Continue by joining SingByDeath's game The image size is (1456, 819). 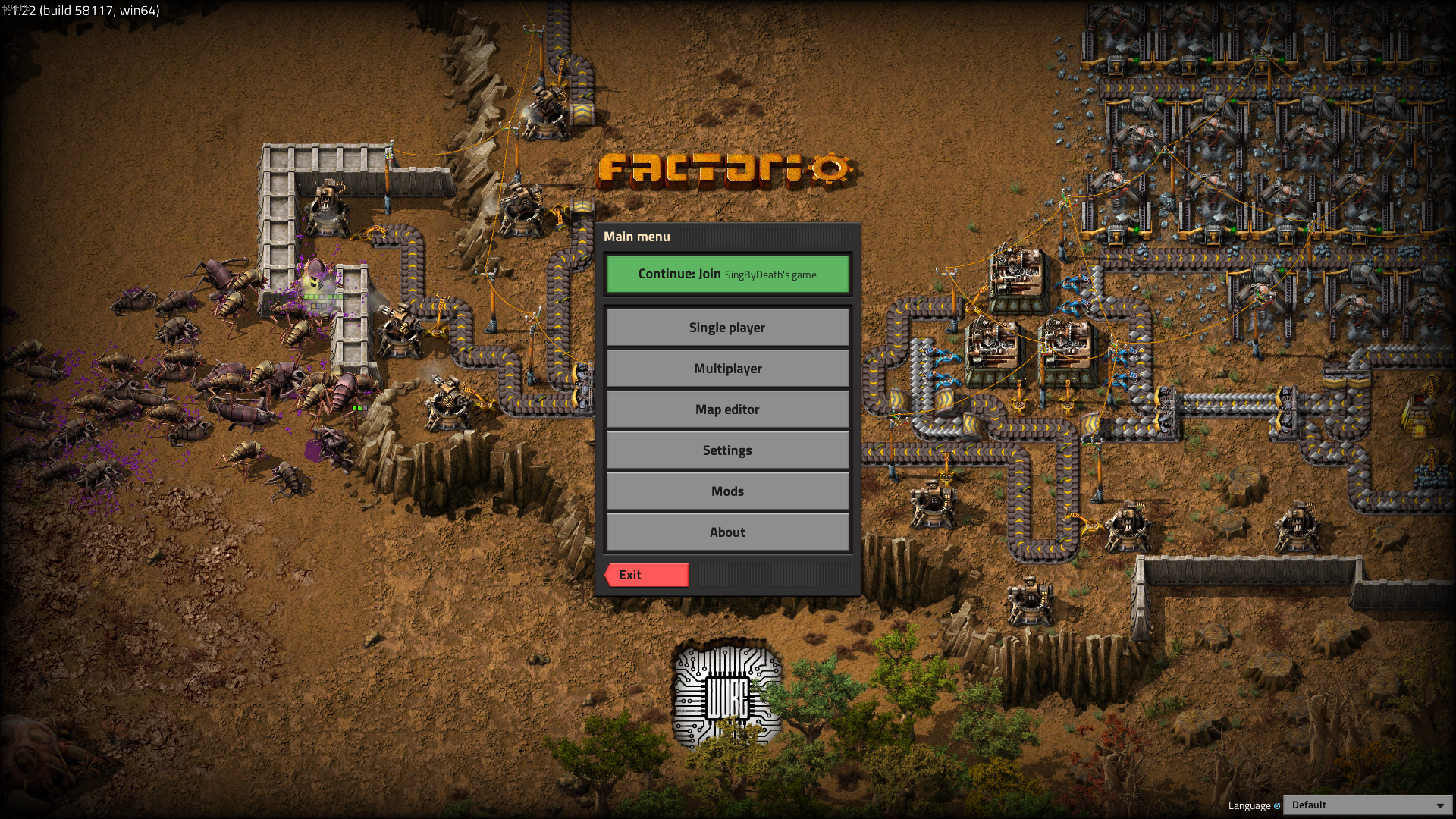[727, 274]
